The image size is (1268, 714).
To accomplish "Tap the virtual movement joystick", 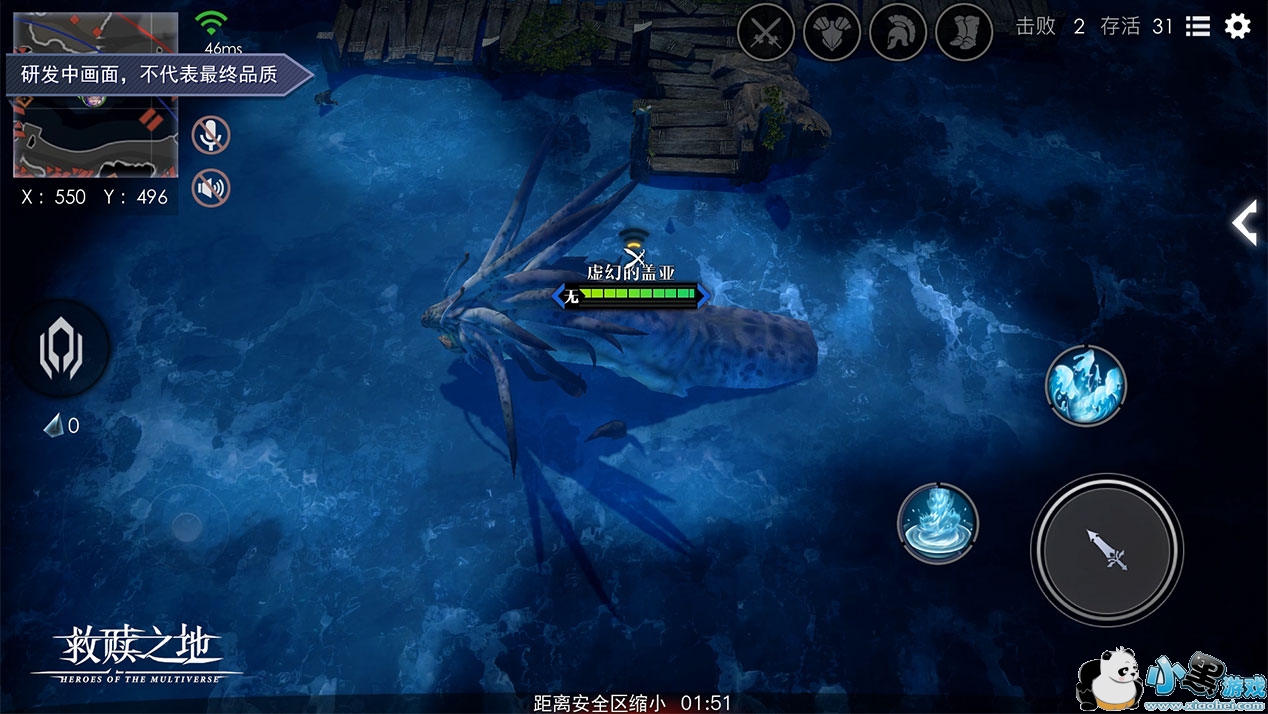I will point(187,526).
